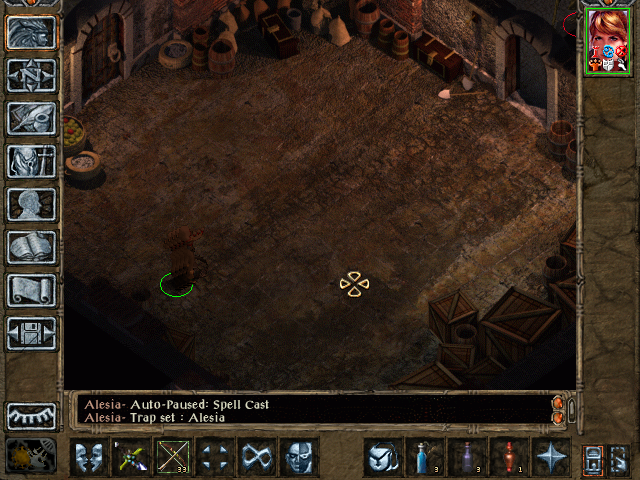Open options via floppy disk icon
Viewport: 640px width, 480px height.
(31, 333)
